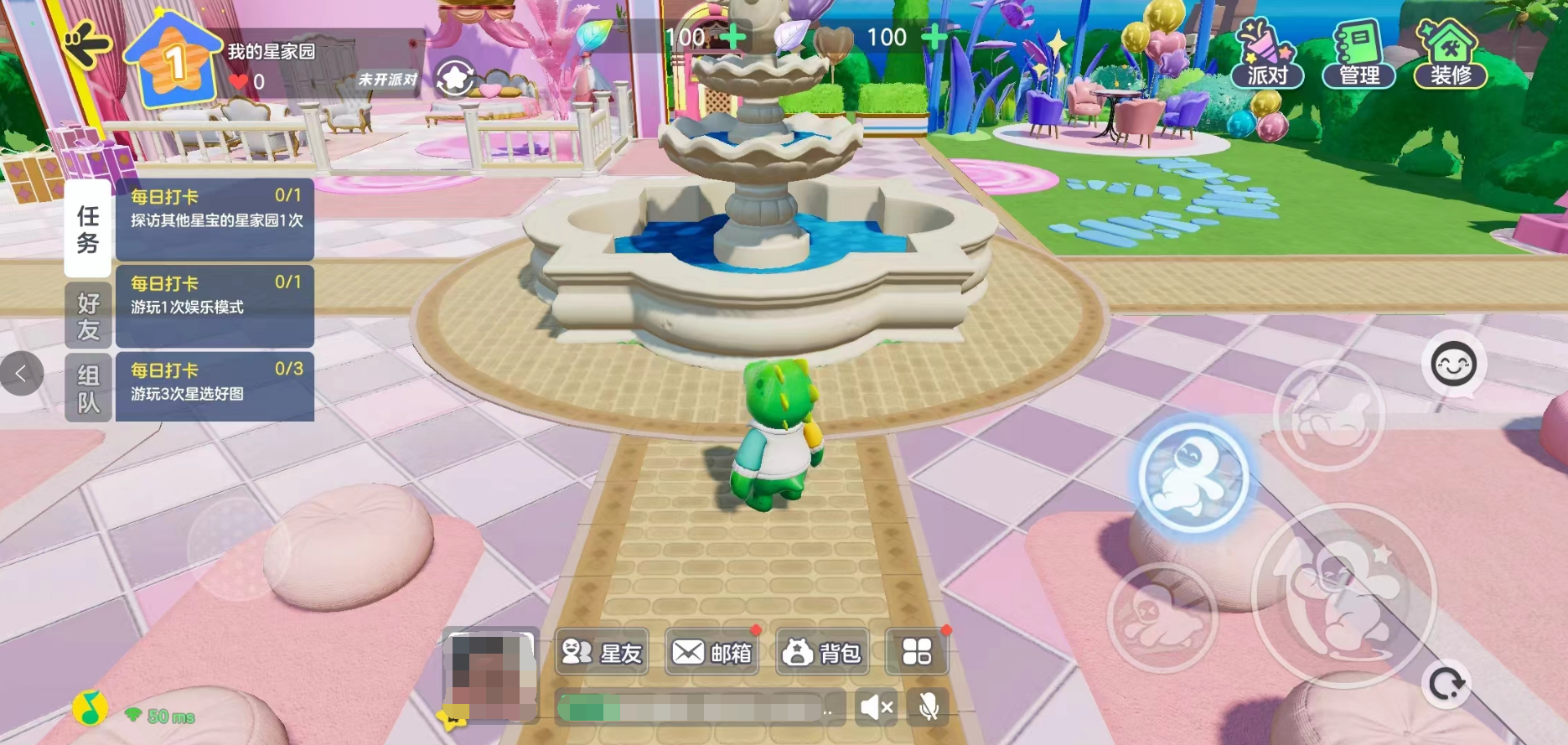Toggle the muted speaker button
1568x745 pixels.
[877, 708]
